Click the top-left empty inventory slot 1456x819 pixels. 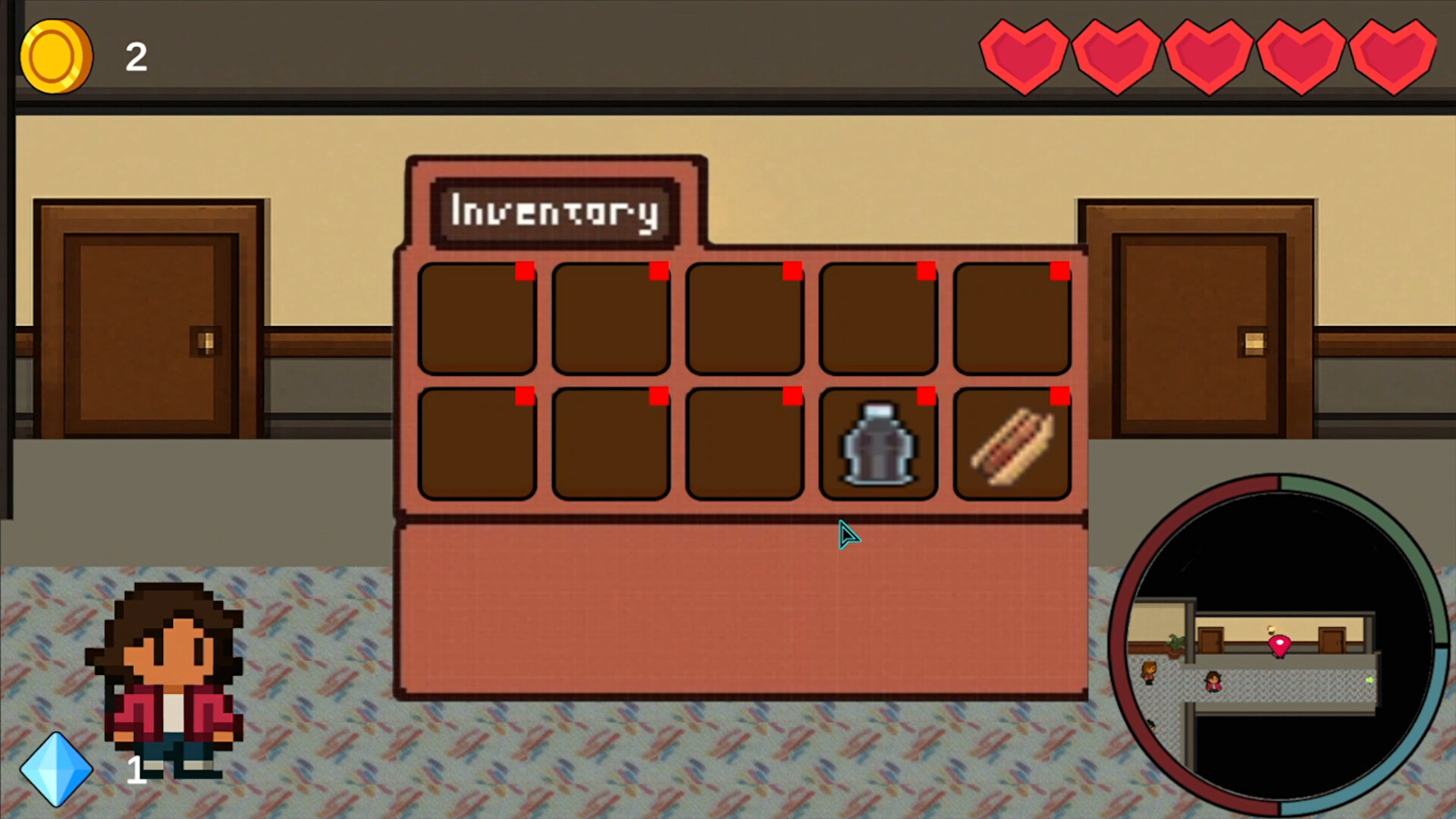(x=478, y=318)
